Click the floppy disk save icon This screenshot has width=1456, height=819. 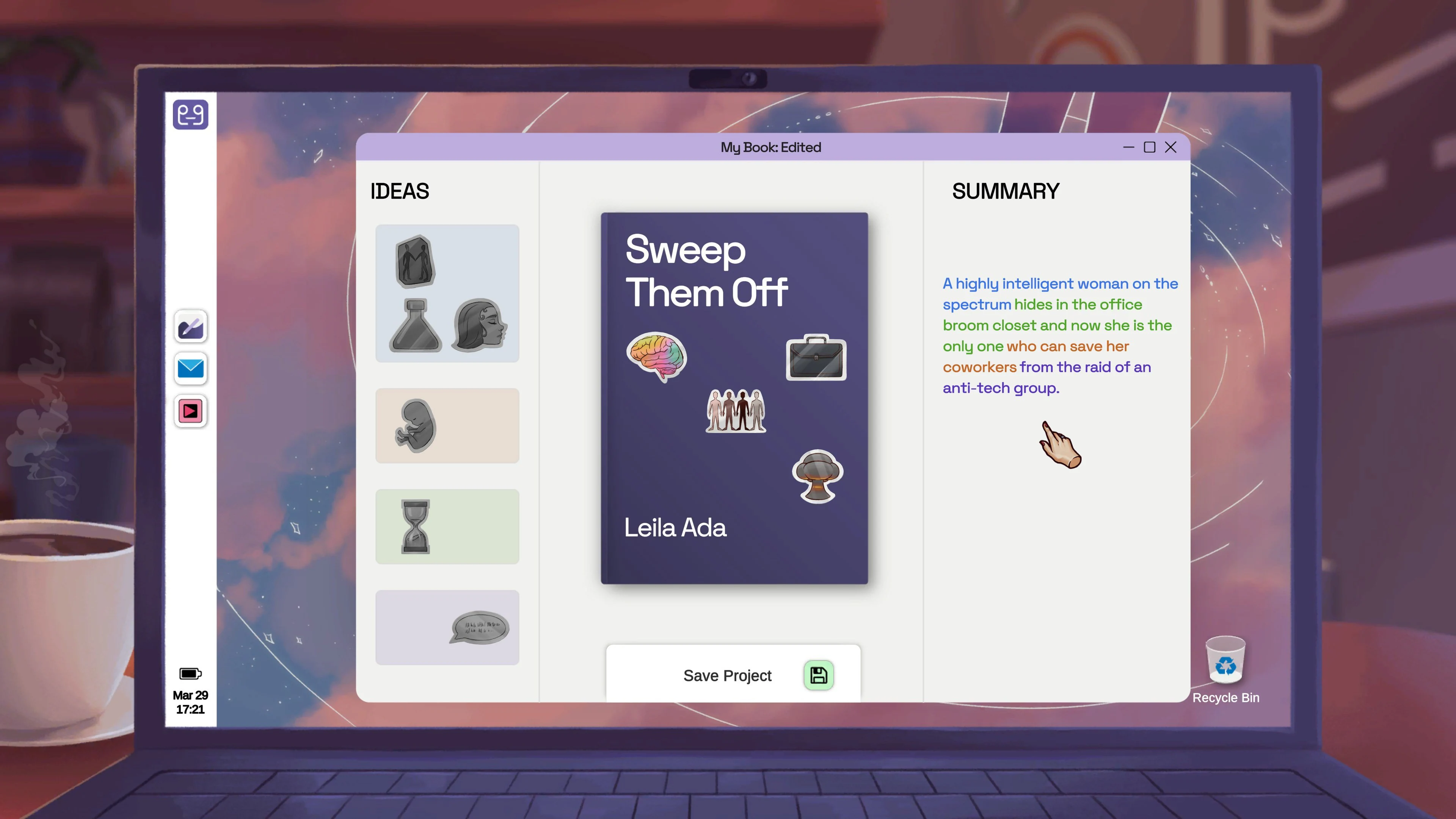tap(819, 675)
